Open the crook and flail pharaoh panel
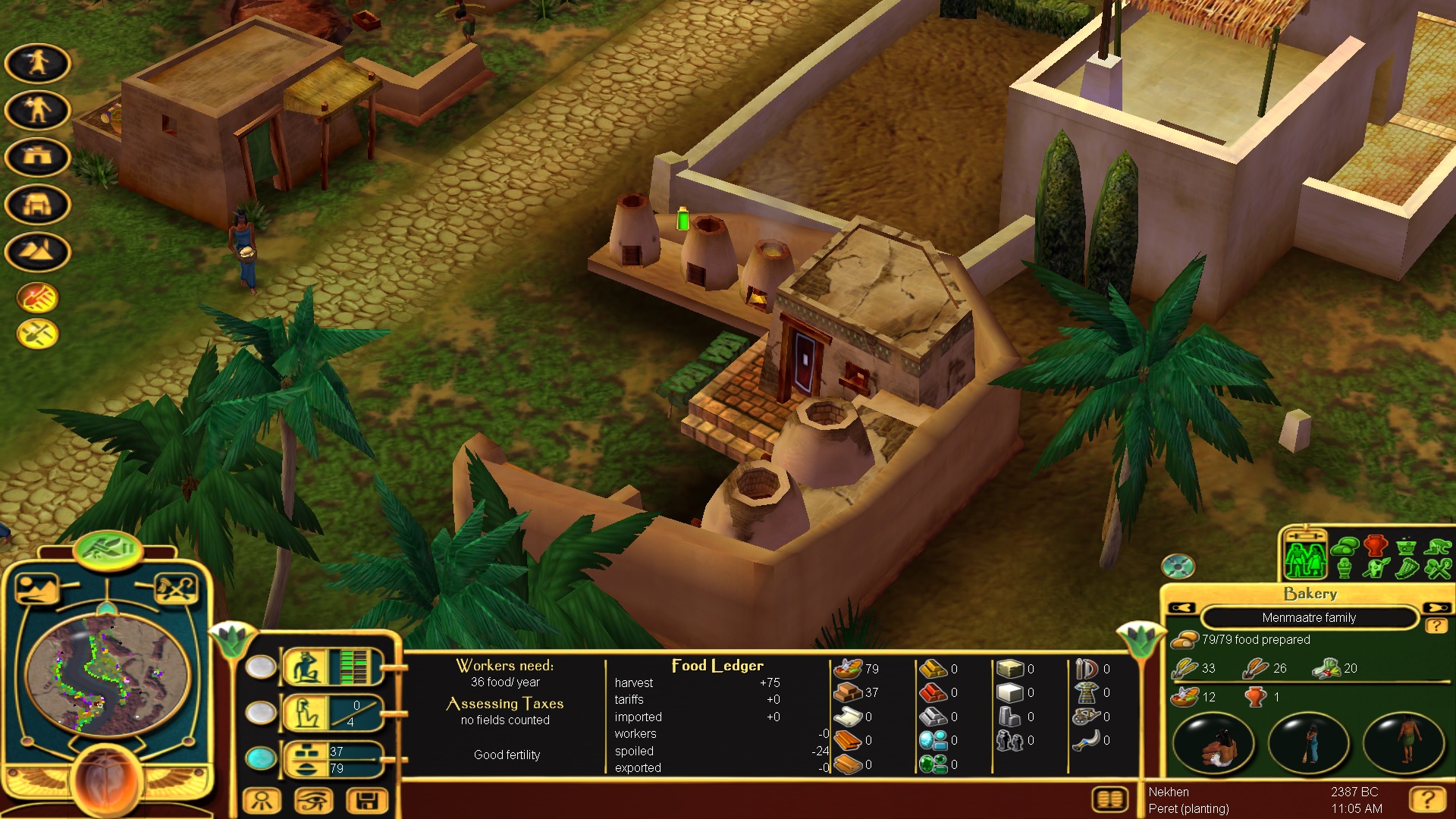This screenshot has width=1456, height=819. (176, 589)
